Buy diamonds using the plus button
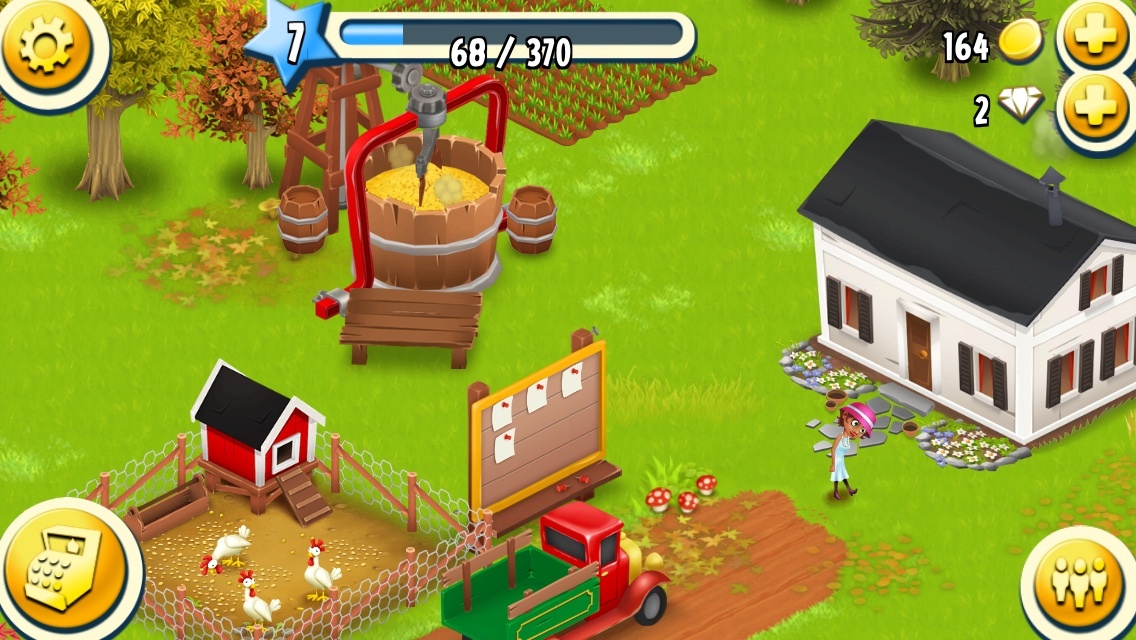Viewport: 1136px width, 640px height. pyautogui.click(x=1097, y=108)
